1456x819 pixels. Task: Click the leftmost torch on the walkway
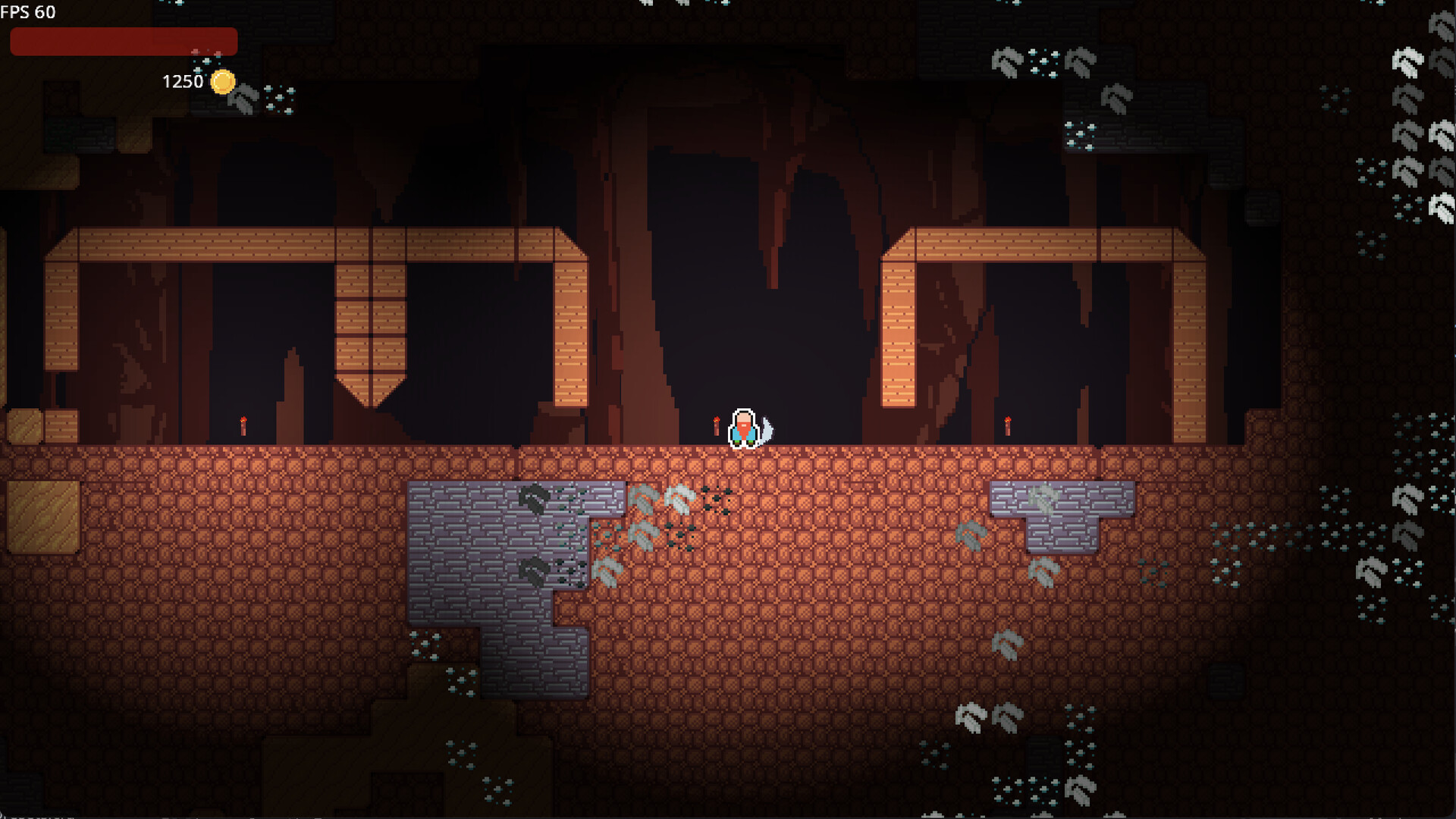click(x=242, y=427)
